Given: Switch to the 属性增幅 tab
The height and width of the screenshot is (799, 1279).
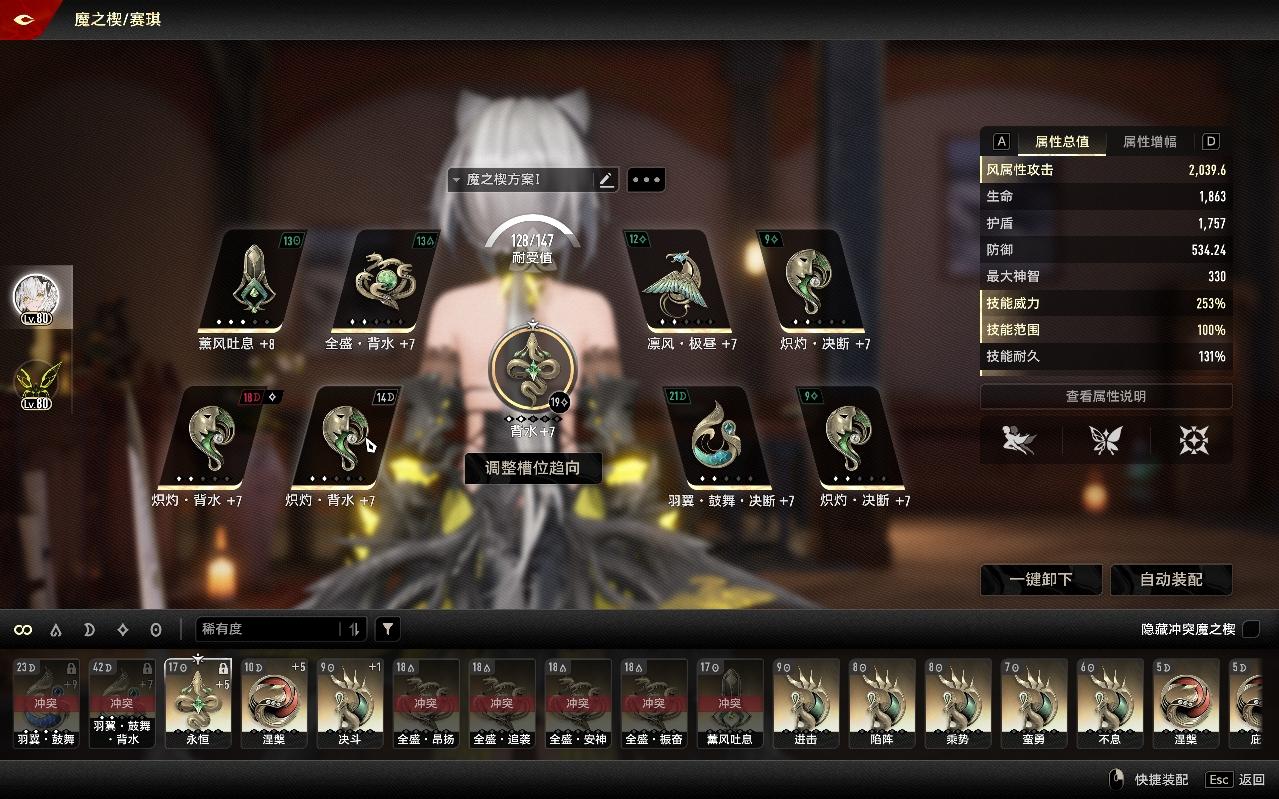Looking at the screenshot, I should click(1149, 142).
